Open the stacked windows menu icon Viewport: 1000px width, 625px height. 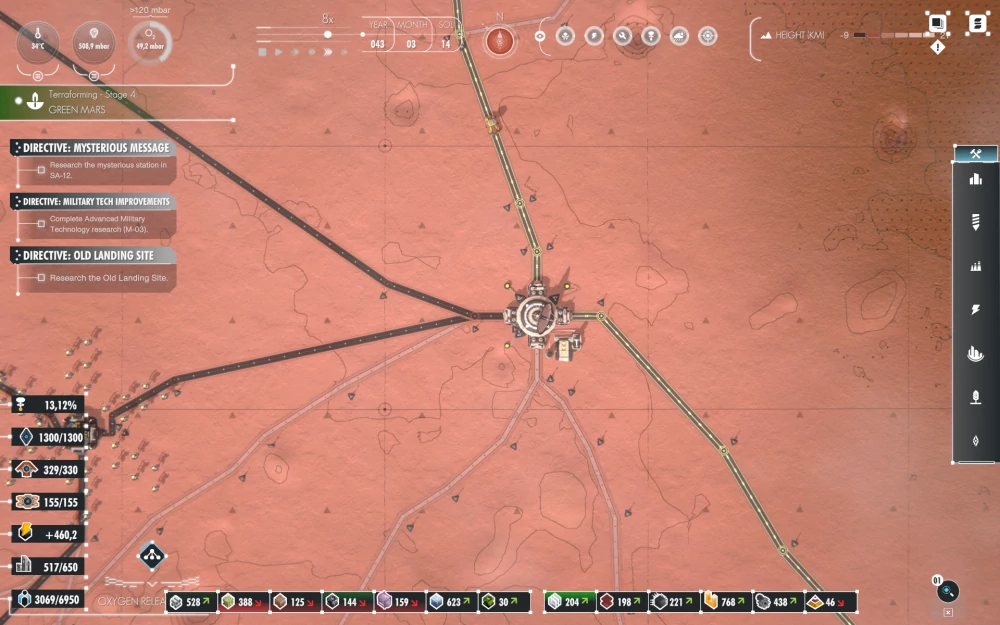pos(937,23)
